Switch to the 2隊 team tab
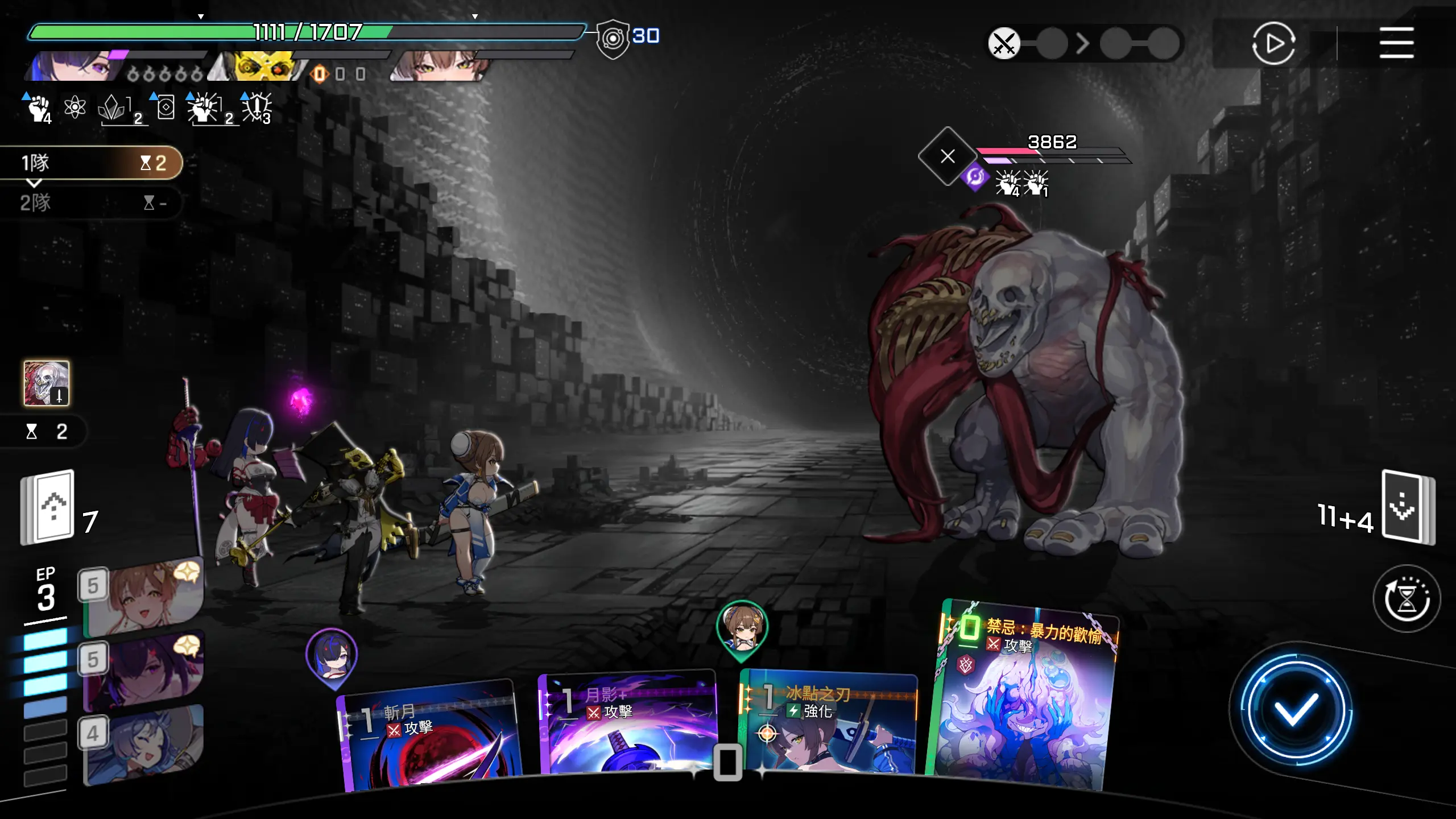The image size is (1456, 819). click(91, 202)
